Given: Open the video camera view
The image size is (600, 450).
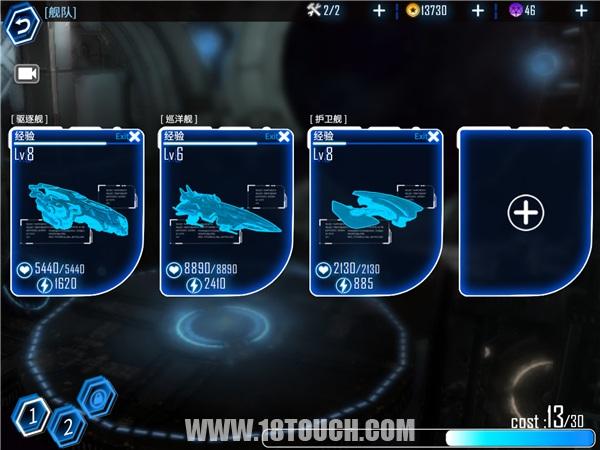Looking at the screenshot, I should point(26,73).
